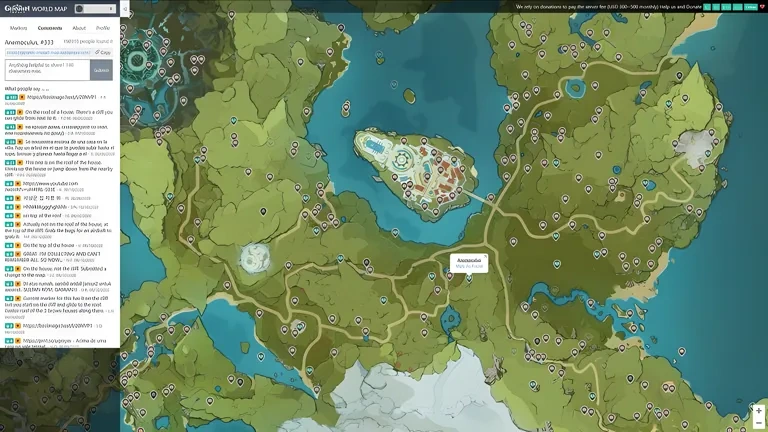
Task: Click the heart donate icon
Action: (x=762, y=7)
